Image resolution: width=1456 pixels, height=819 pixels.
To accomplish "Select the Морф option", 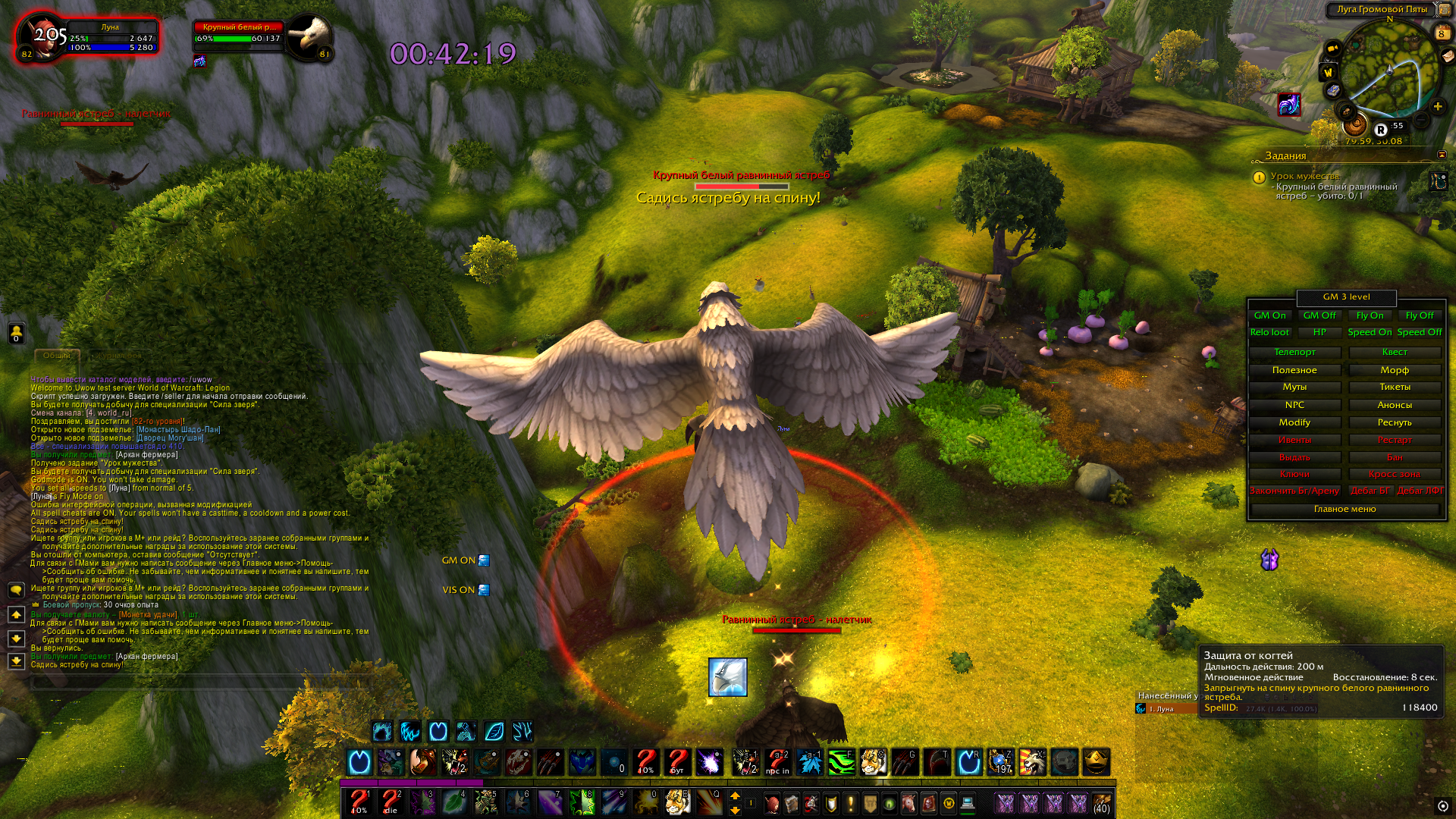I will [1394, 370].
